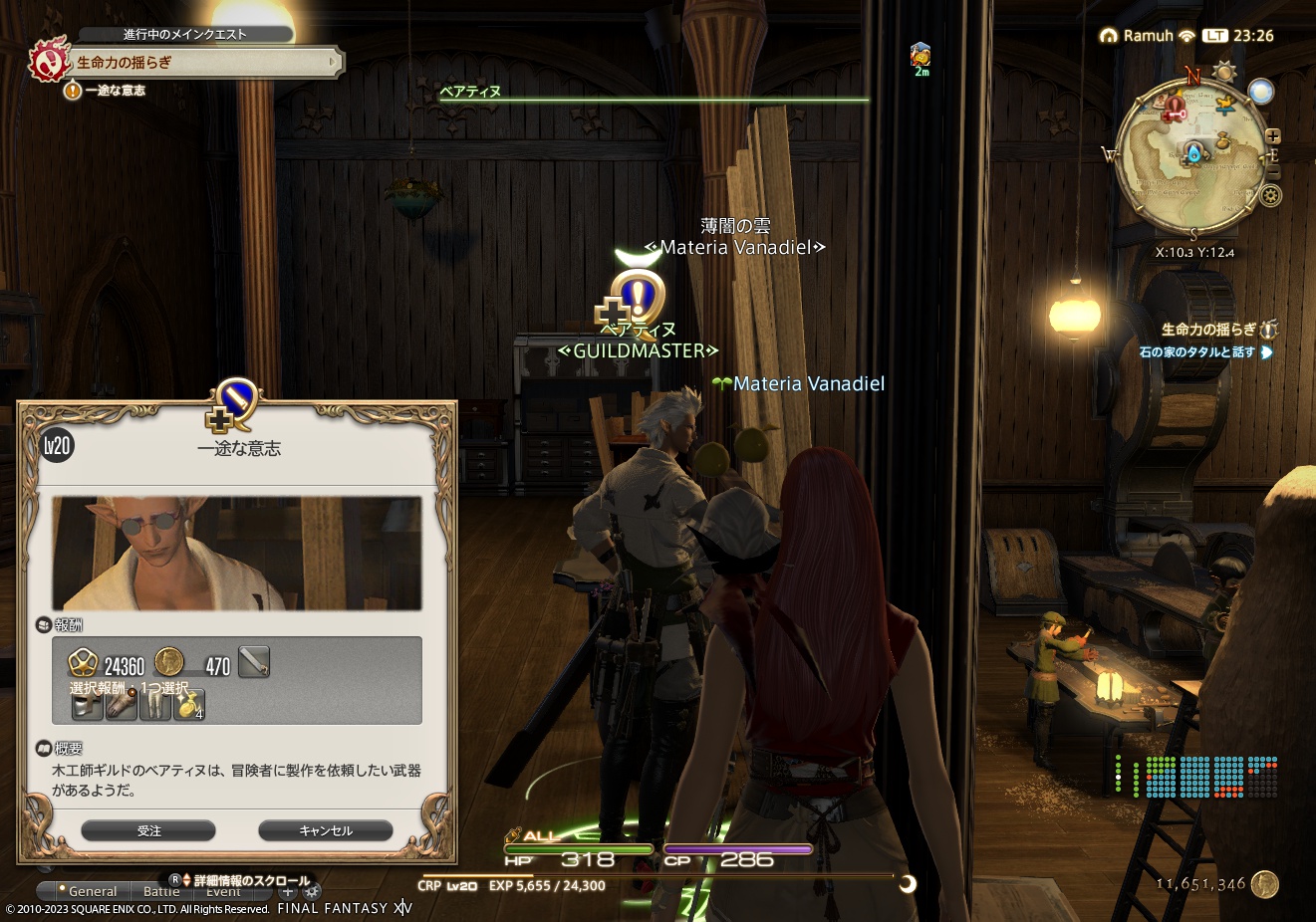The height and width of the screenshot is (922, 1316).
Task: Switch to the Event chat tab
Action: pyautogui.click(x=221, y=892)
